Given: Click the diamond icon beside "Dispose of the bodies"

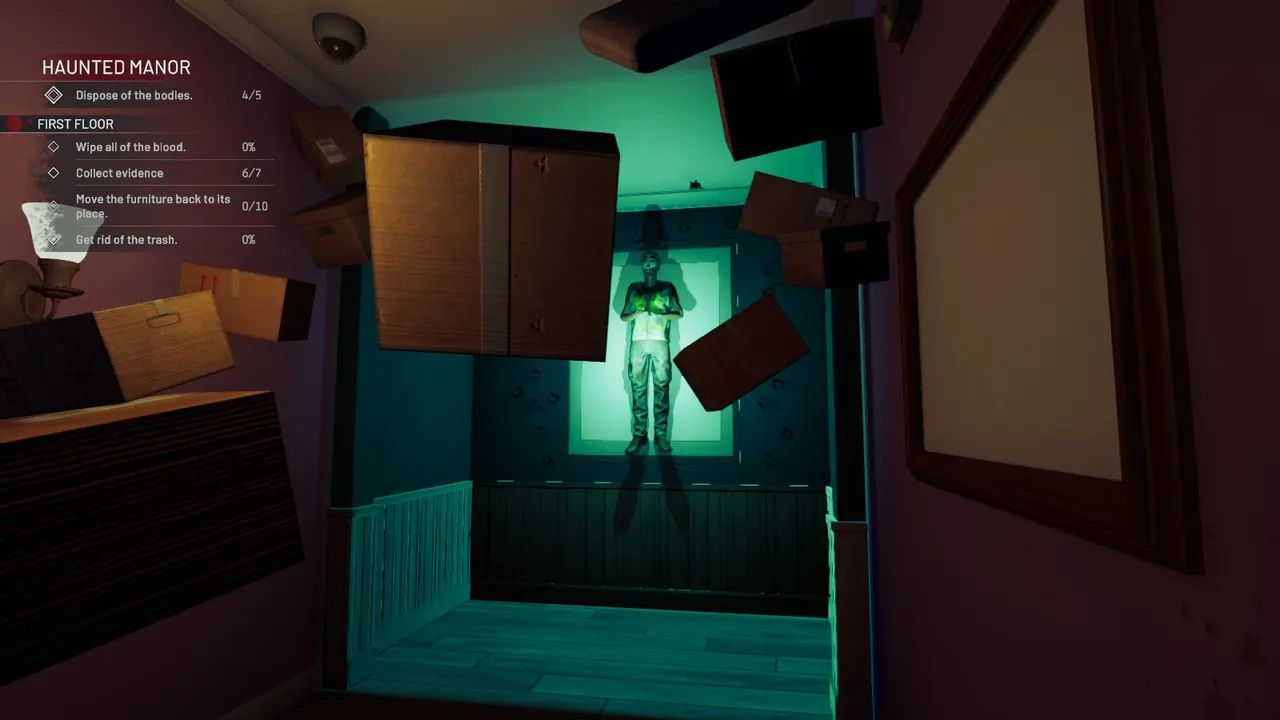Looking at the screenshot, I should click(x=54, y=95).
